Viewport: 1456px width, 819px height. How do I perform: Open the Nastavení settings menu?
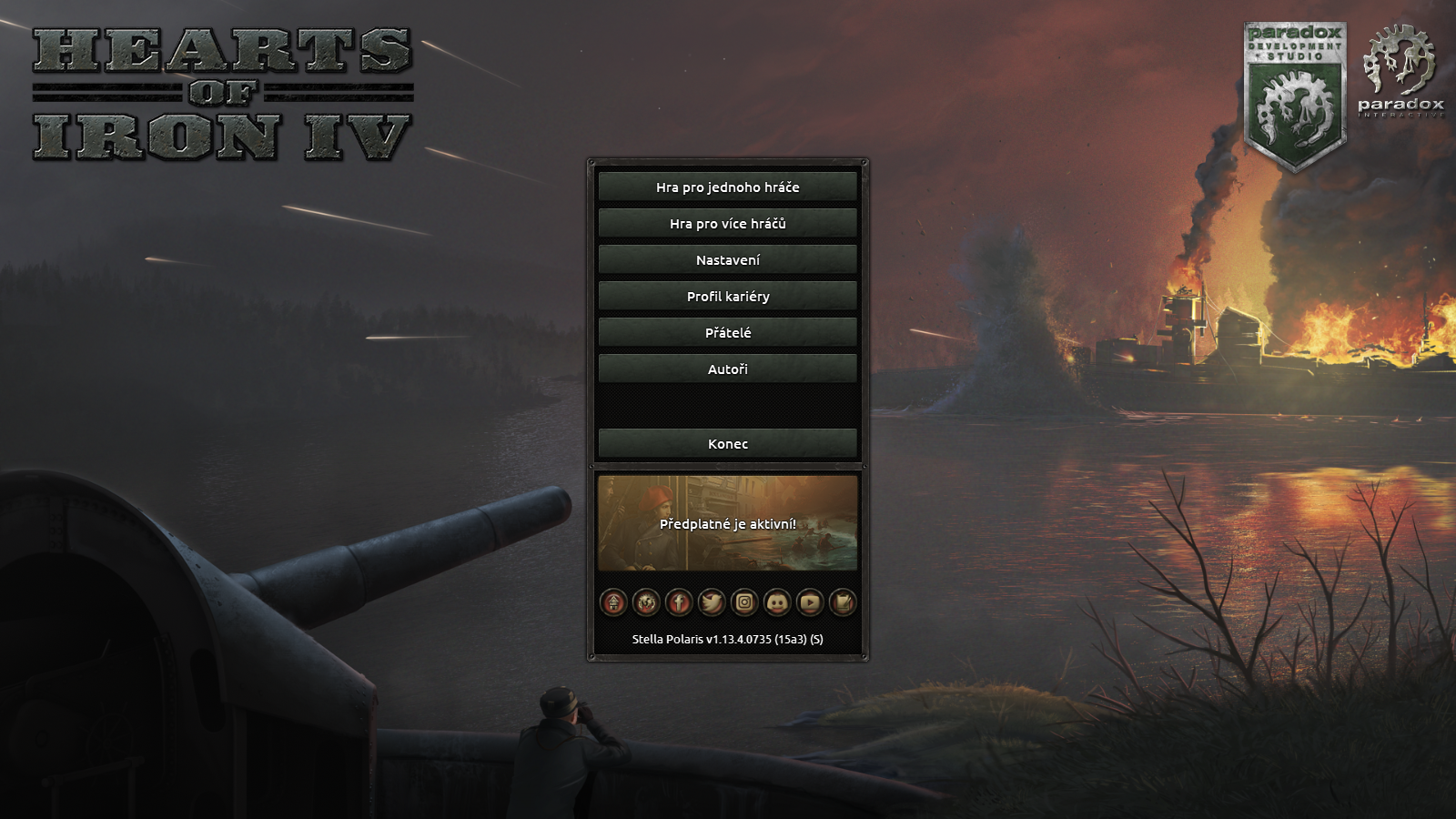tap(727, 259)
